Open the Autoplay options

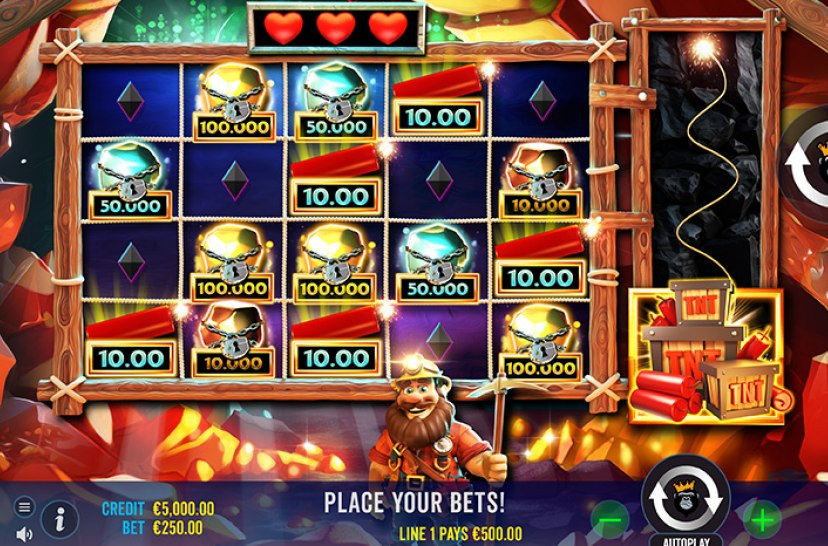click(x=687, y=539)
